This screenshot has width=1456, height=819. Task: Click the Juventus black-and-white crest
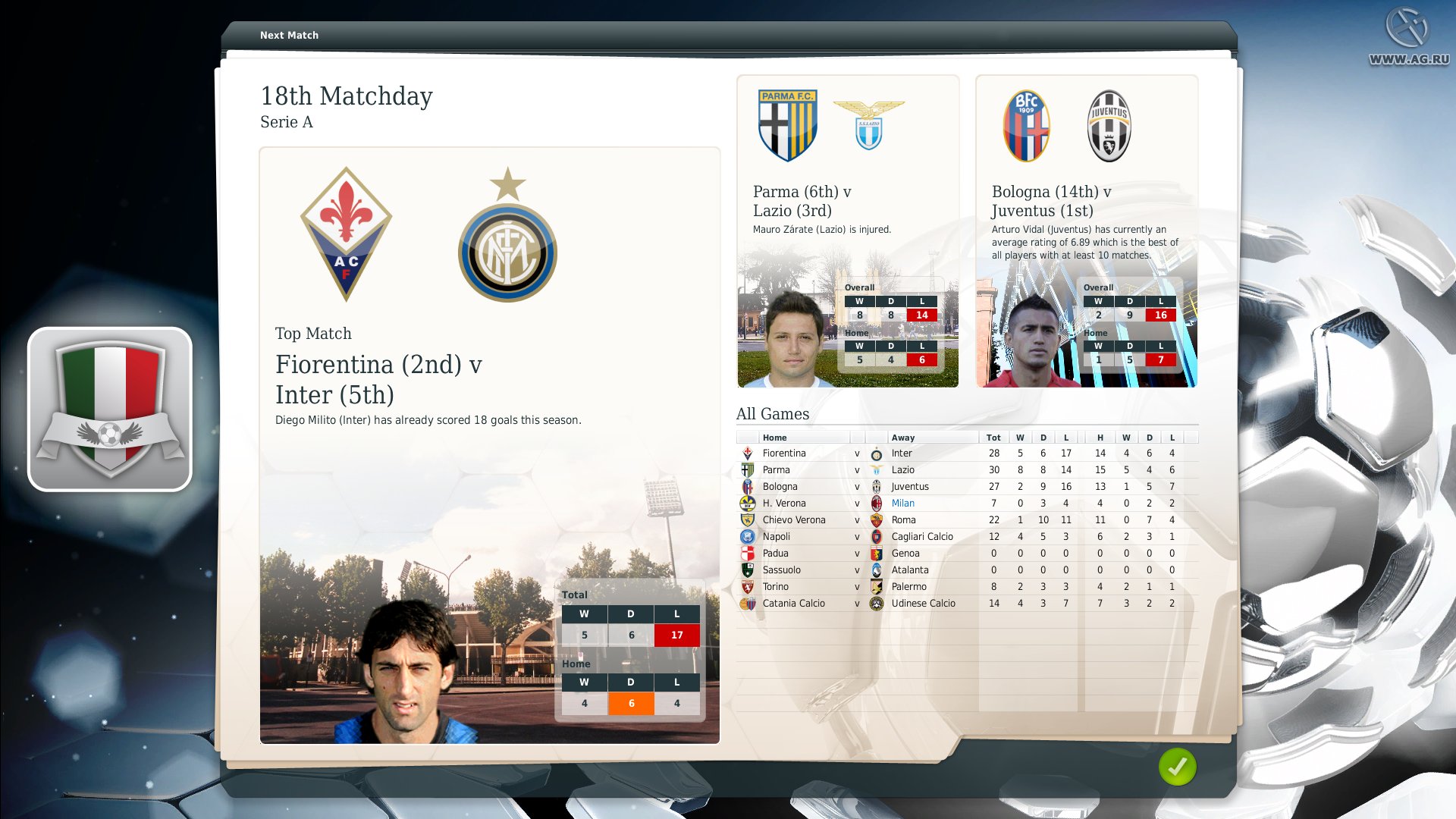pyautogui.click(x=1109, y=126)
